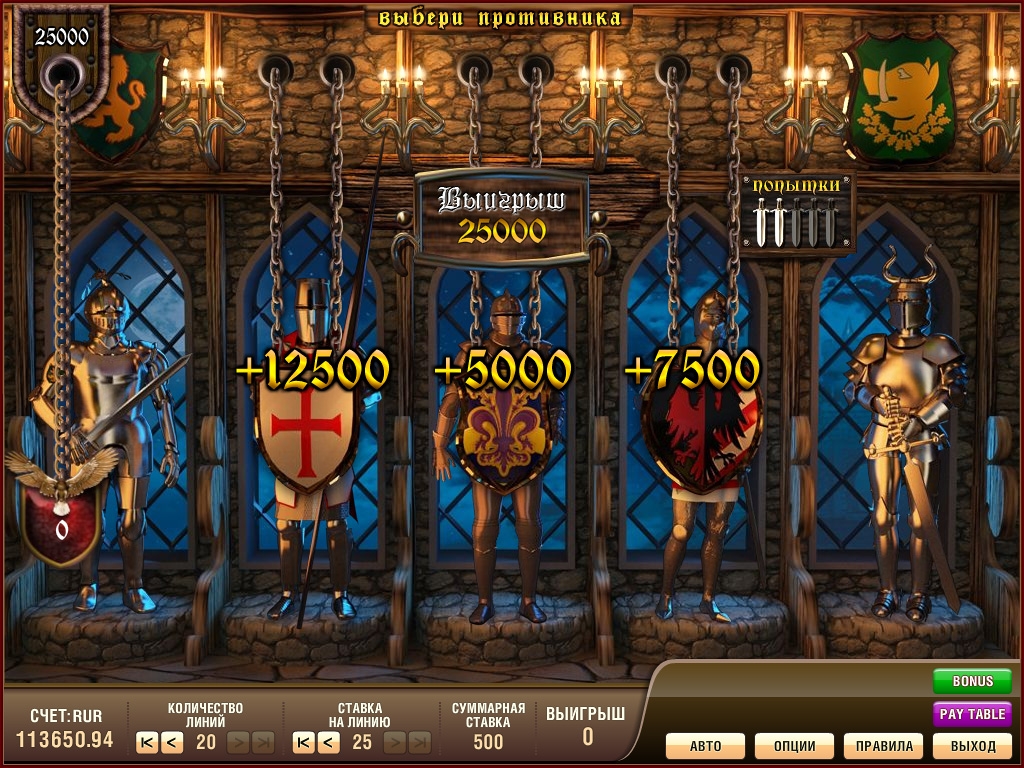Increase КОЛИЧЕСТВО ЛИНИЙ by one step
This screenshot has width=1024, height=768.
pos(239,742)
